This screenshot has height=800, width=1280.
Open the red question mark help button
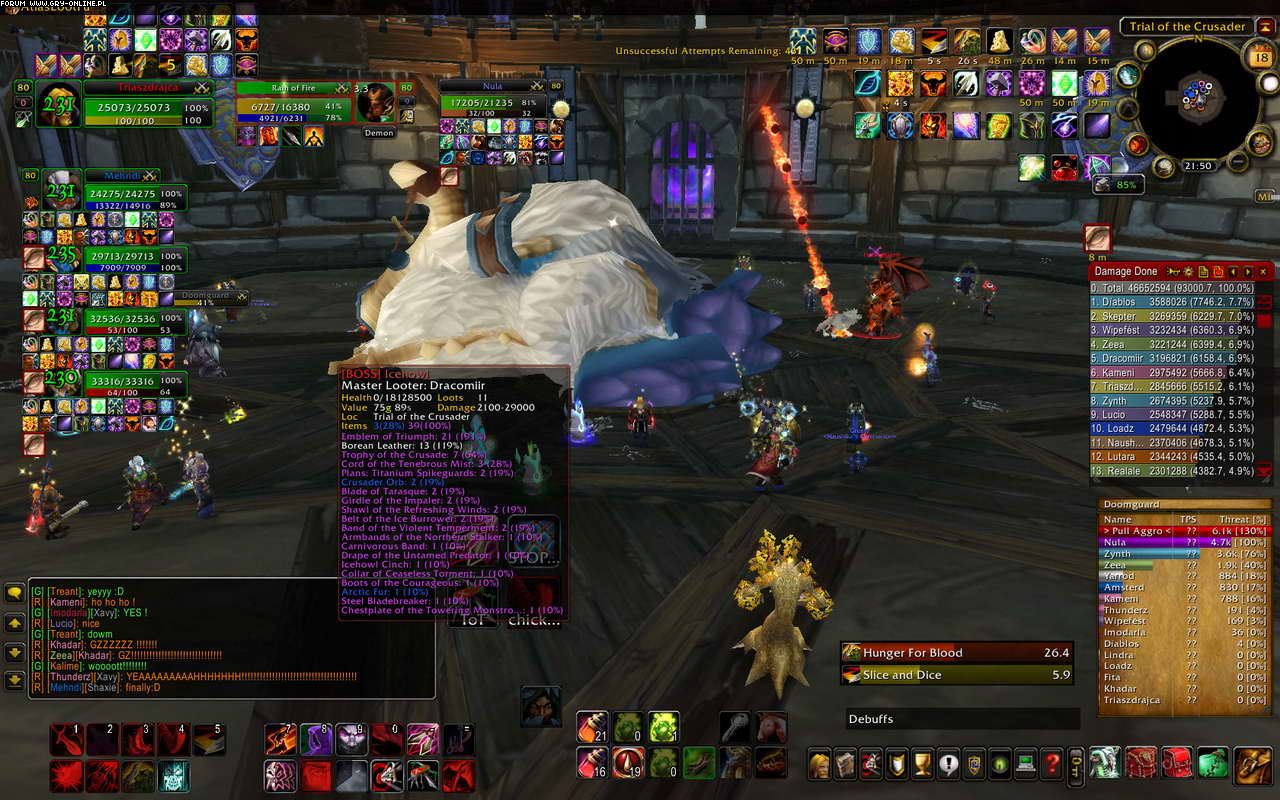[x=1051, y=764]
